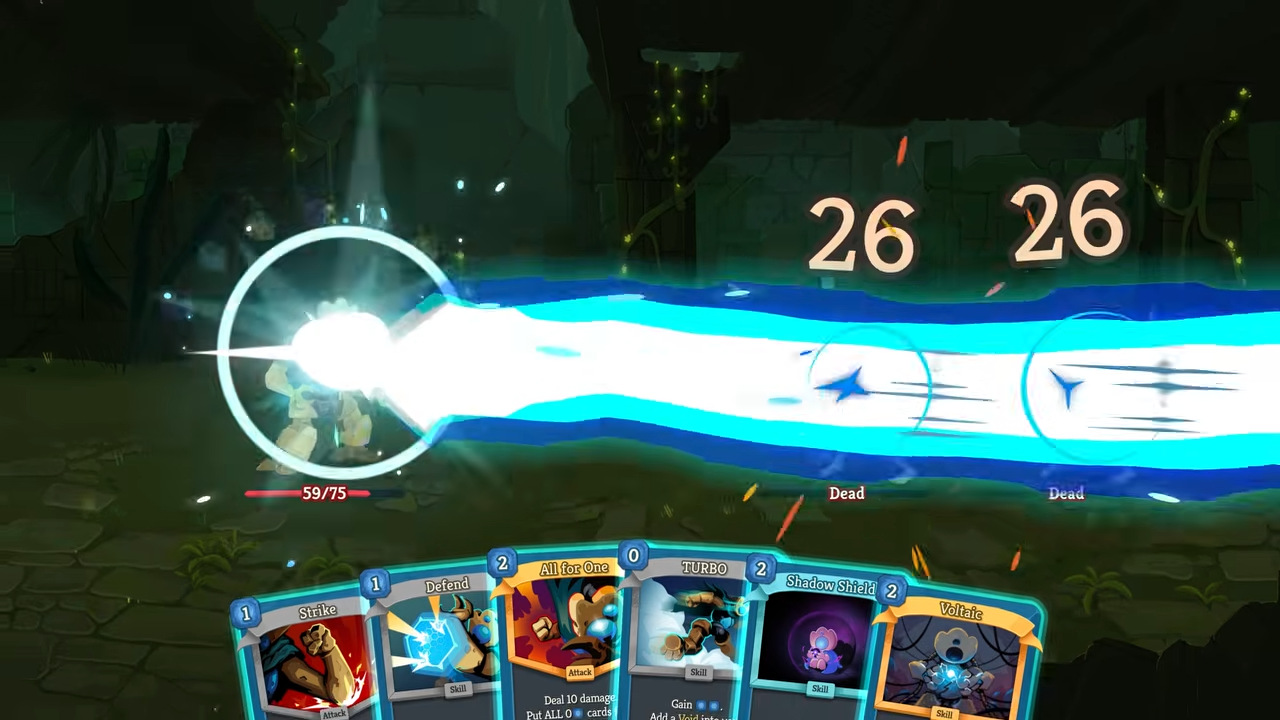The image size is (1280, 720).
Task: Click the '2' cost orb on All for One
Action: pyautogui.click(x=502, y=564)
